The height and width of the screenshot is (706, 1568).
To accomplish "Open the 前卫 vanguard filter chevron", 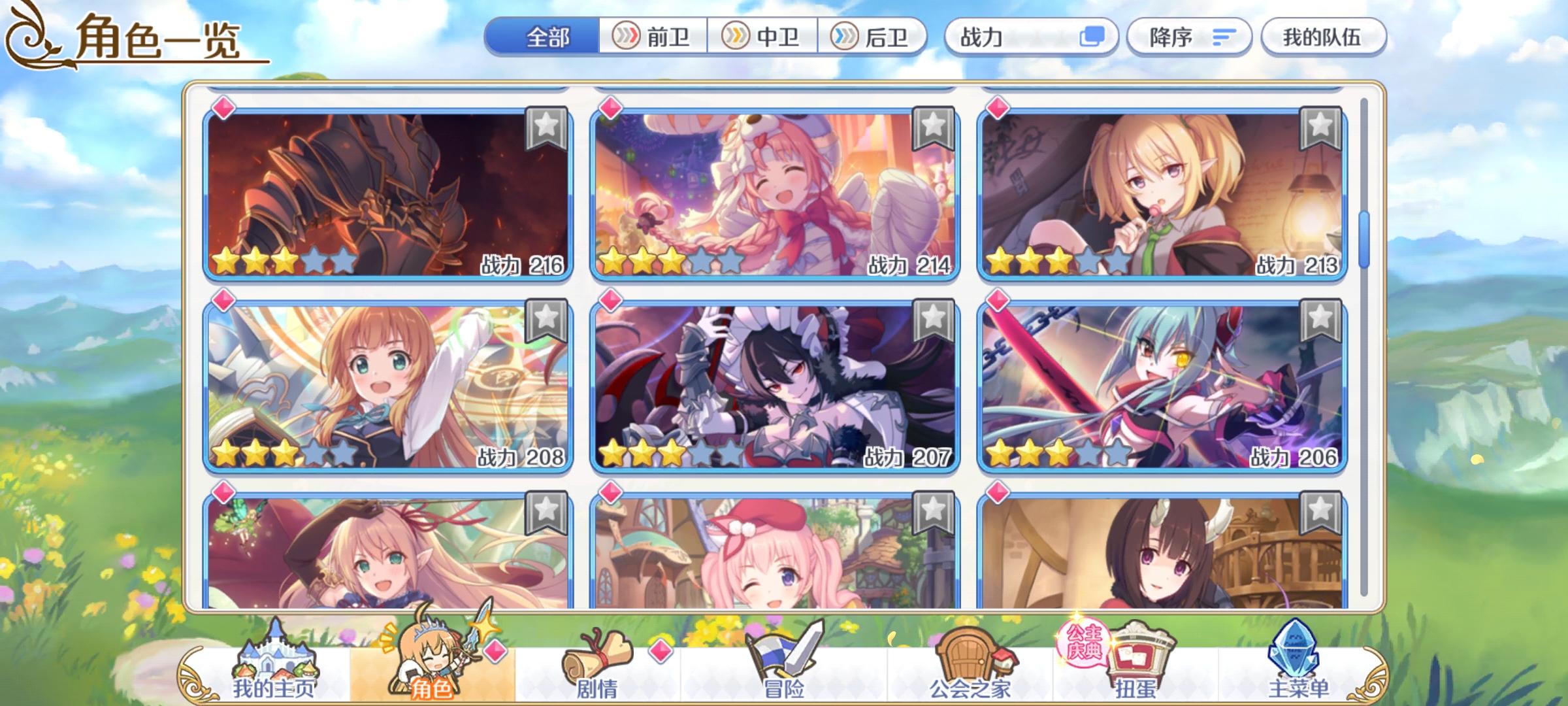I will click(654, 37).
